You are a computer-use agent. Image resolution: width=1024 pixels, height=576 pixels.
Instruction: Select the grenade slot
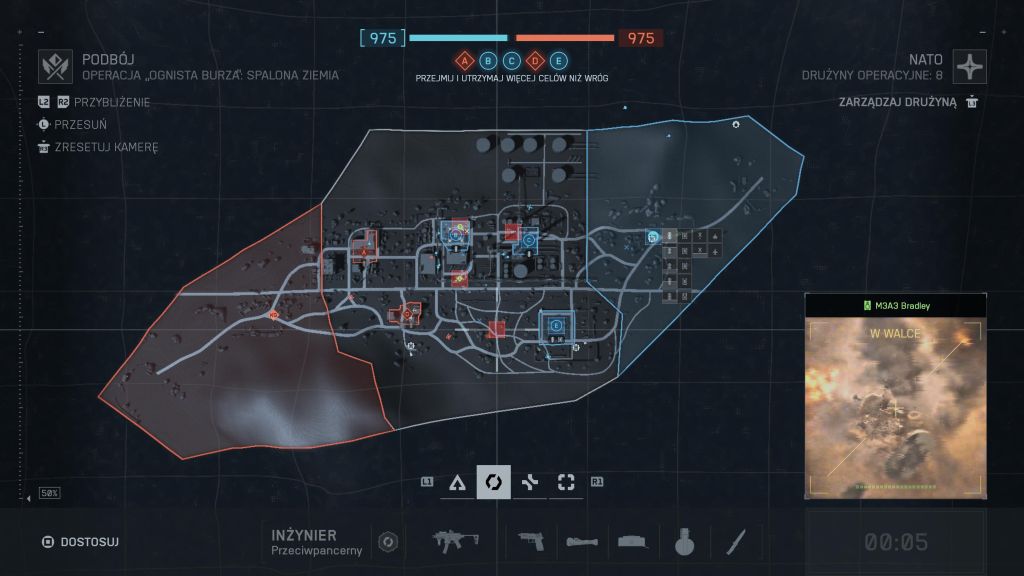click(684, 541)
